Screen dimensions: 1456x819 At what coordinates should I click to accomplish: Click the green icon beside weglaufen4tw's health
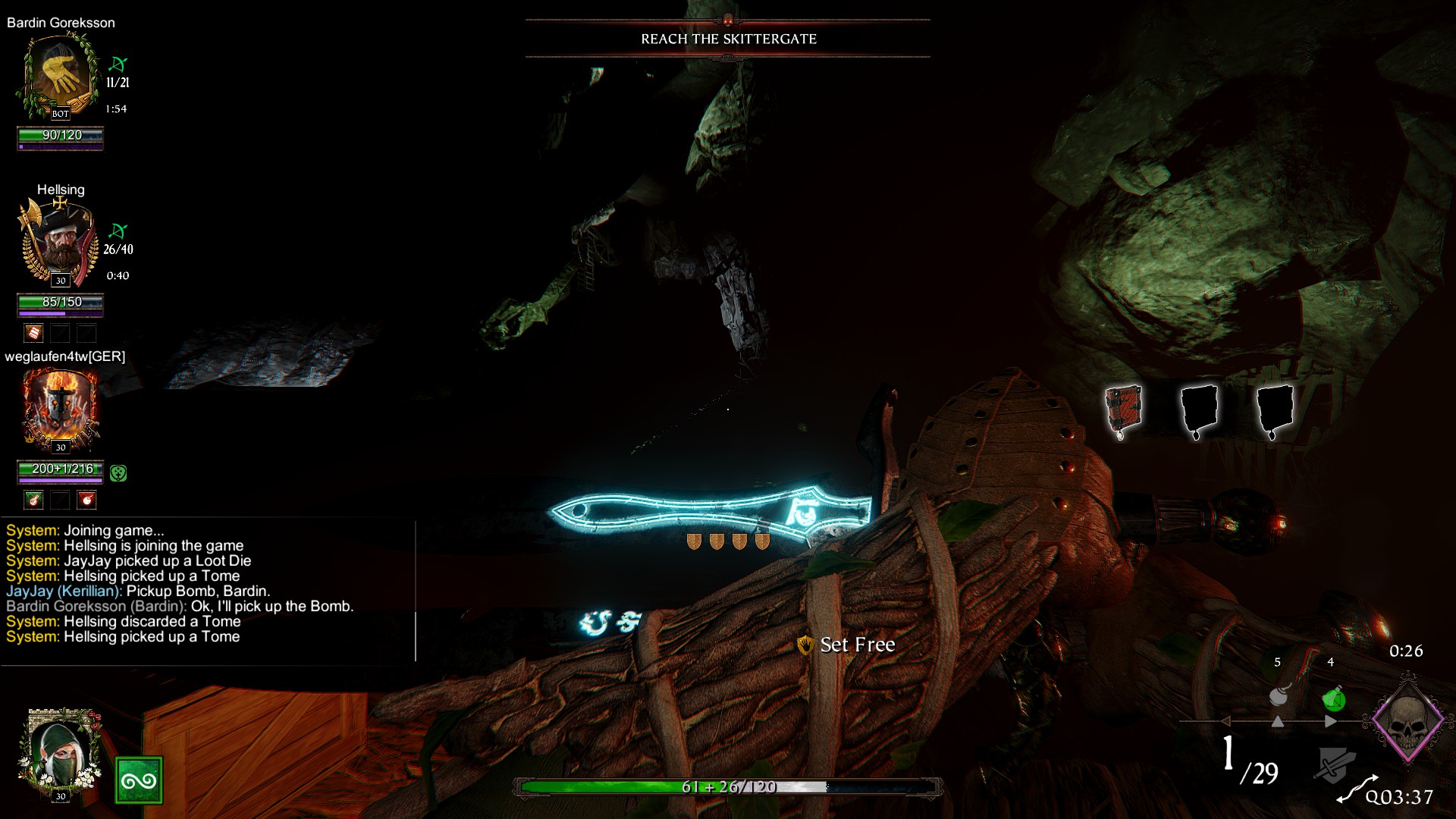[118, 473]
